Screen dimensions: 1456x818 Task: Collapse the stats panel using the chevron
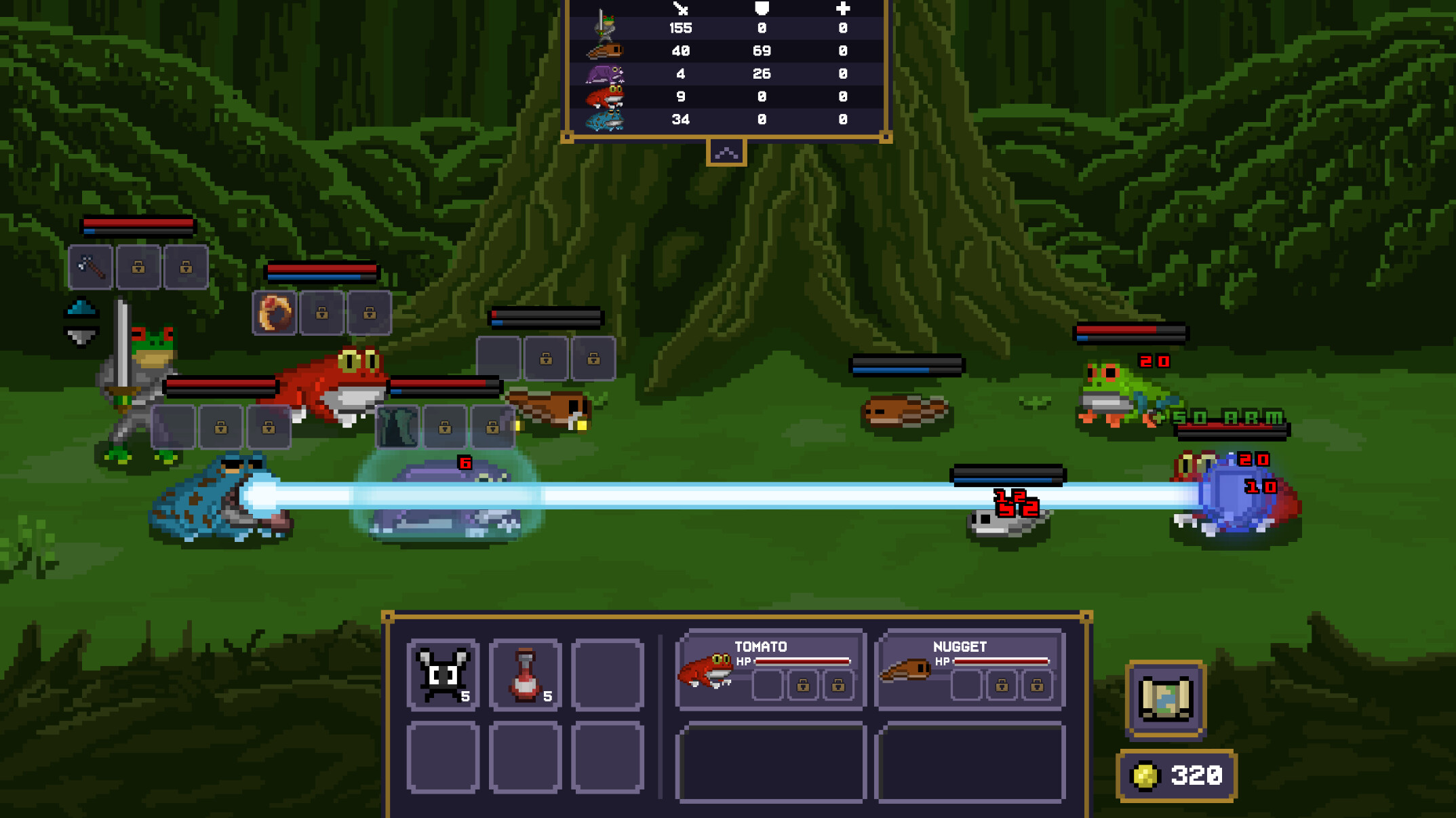coord(727,152)
